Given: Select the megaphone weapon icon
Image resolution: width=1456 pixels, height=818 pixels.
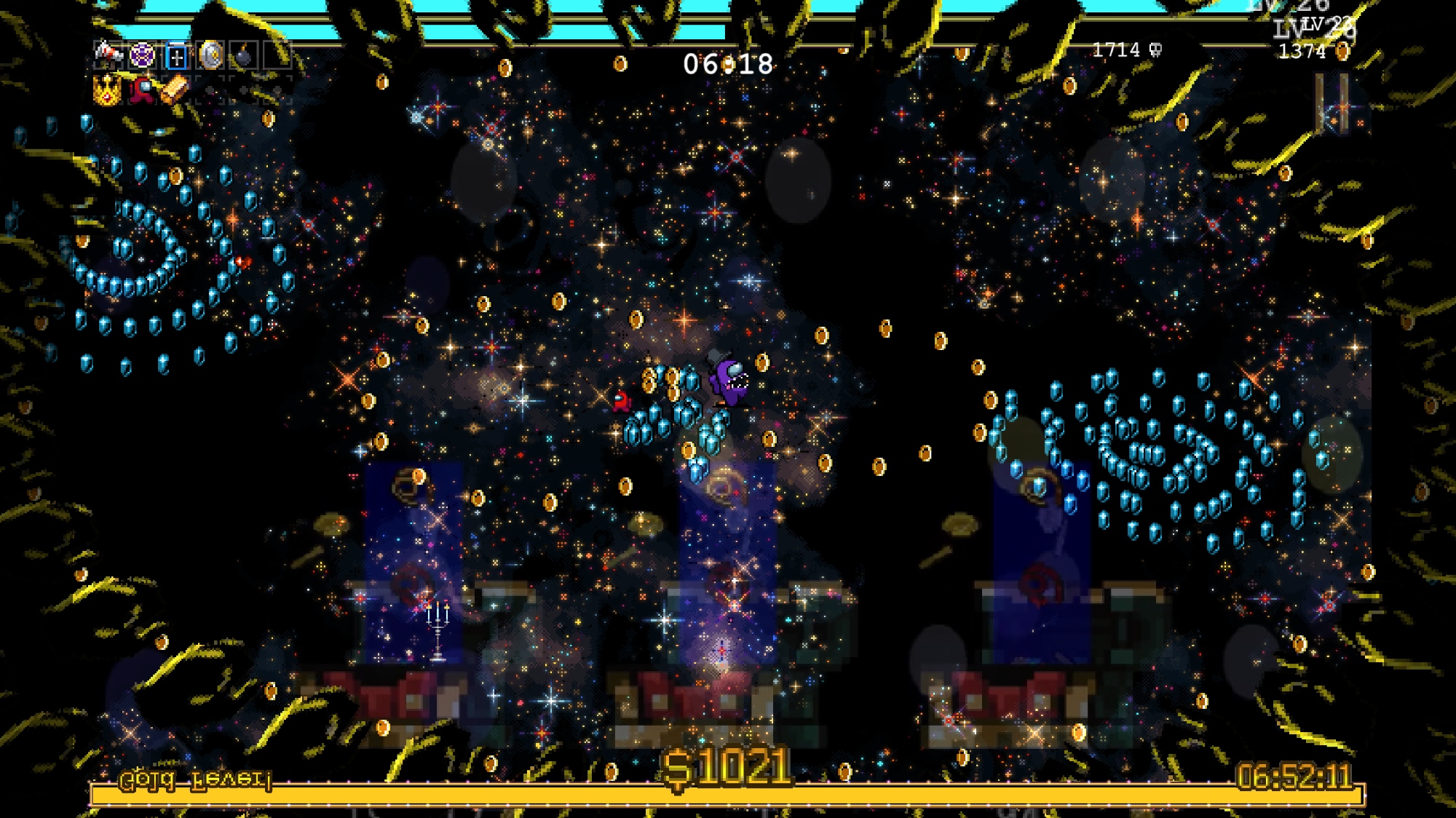Looking at the screenshot, I should coord(108,53).
